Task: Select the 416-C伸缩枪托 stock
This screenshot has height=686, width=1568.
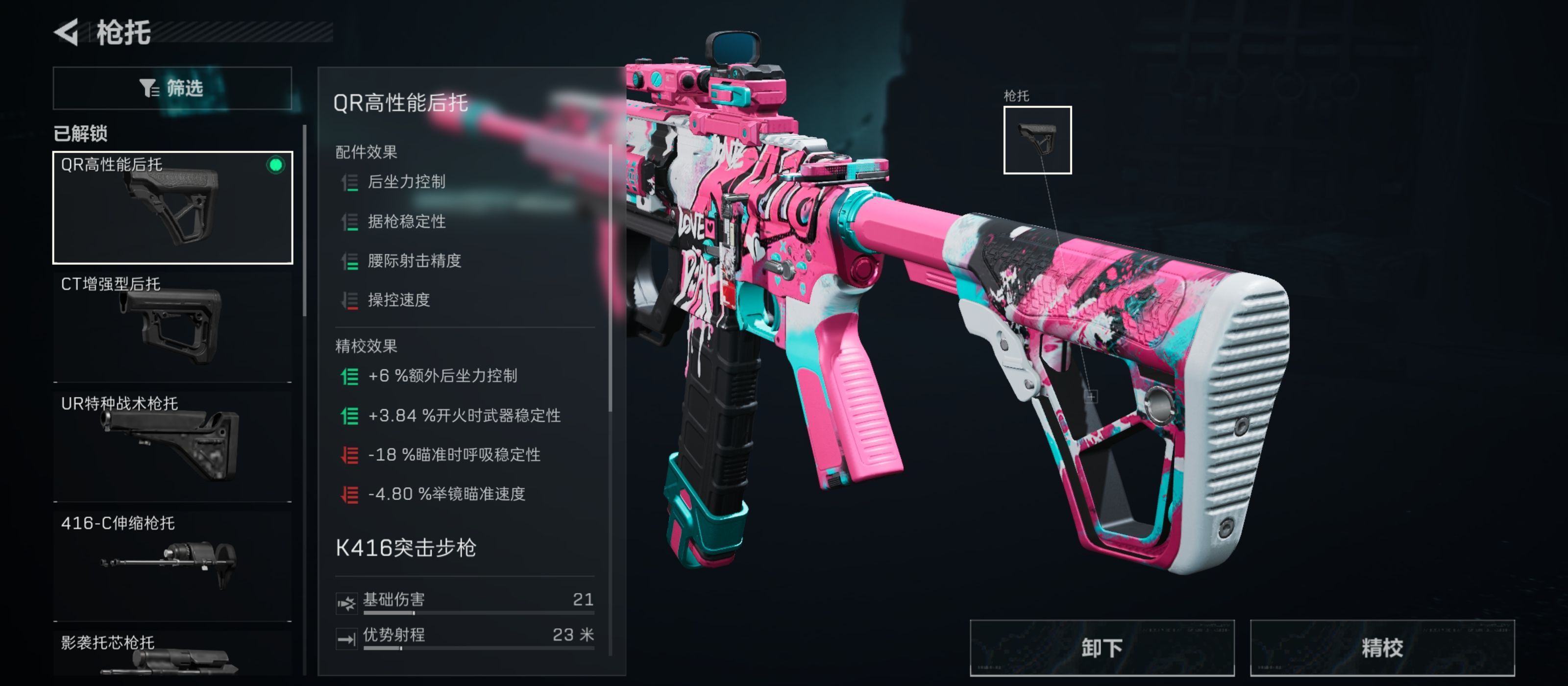Action: tap(173, 565)
